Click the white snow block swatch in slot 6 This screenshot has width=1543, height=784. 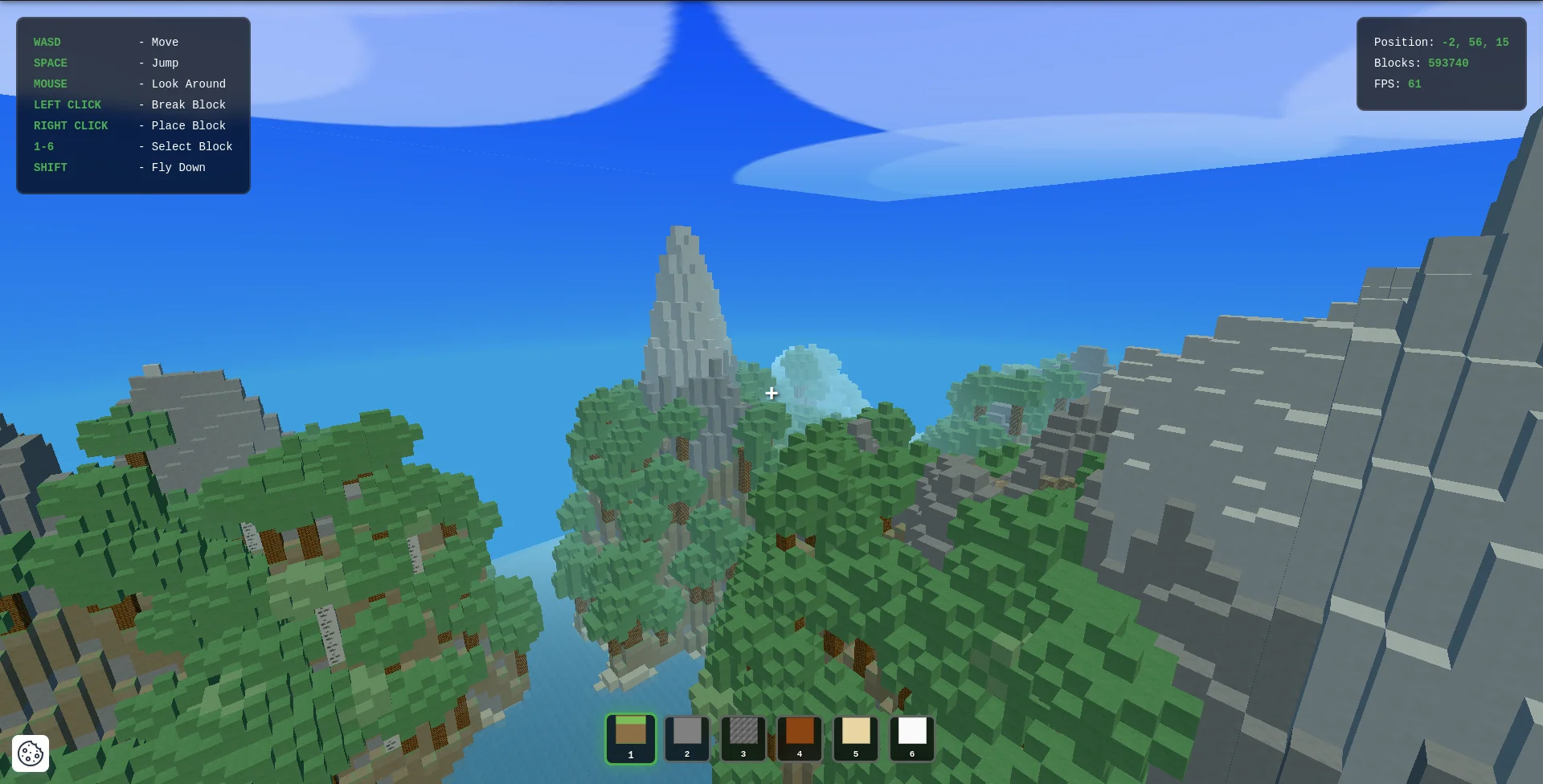point(911,736)
